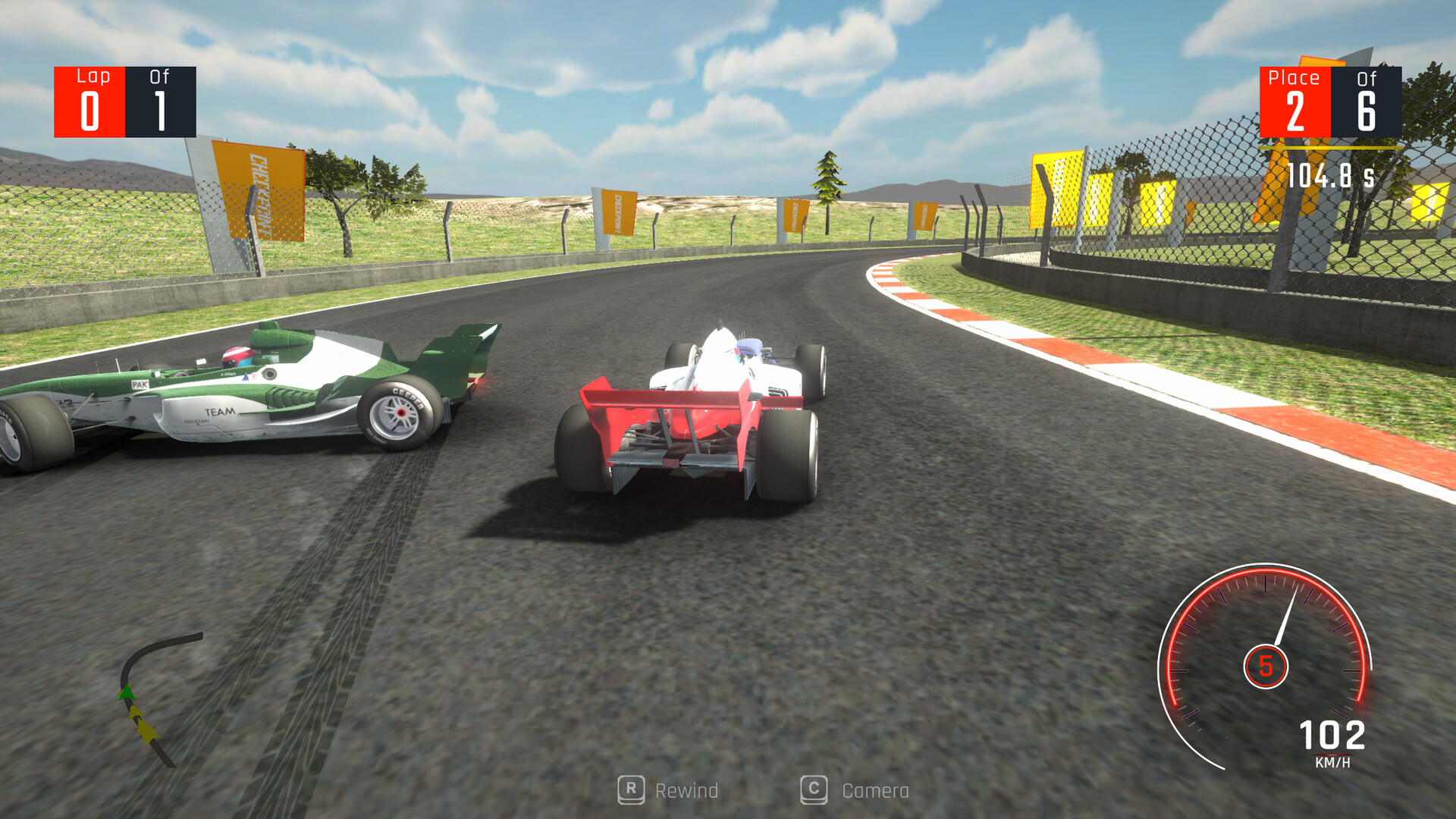Click the green player arrow on minimap
The width and height of the screenshot is (1456, 819).
click(x=127, y=692)
